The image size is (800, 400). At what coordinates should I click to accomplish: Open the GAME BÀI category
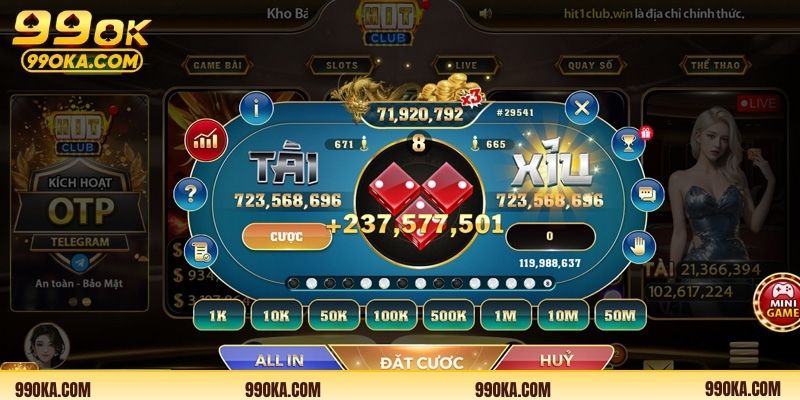click(x=219, y=66)
